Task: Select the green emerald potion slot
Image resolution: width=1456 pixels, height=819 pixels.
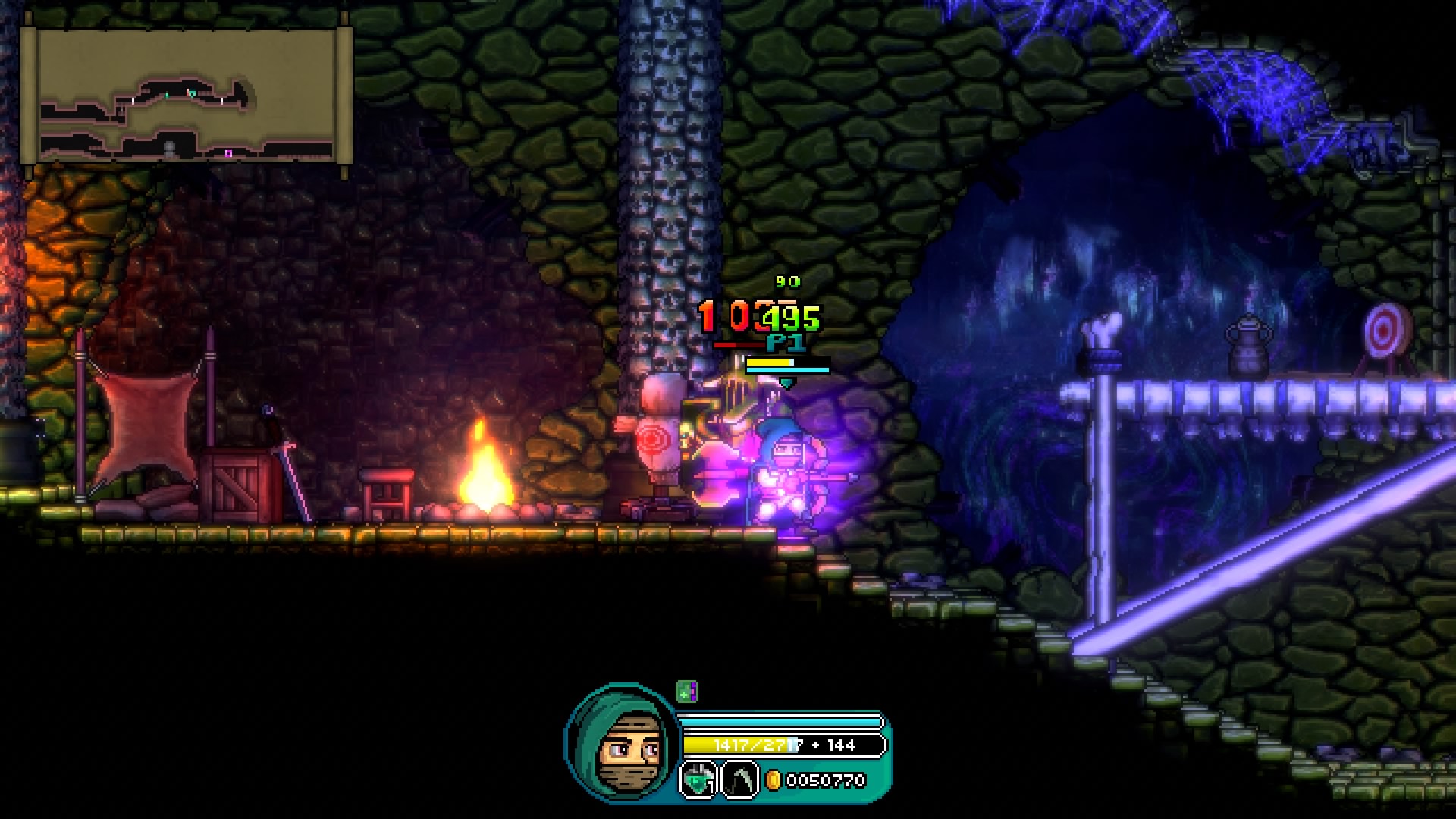Action: point(698,779)
